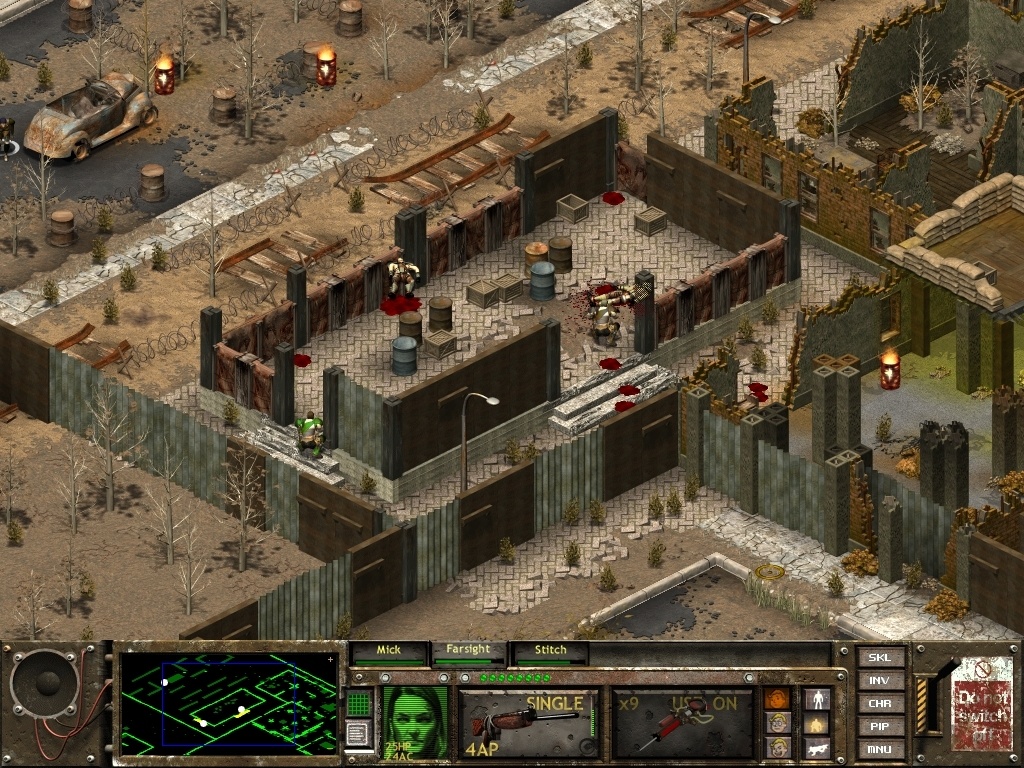Open the SKL skills panel
Image resolution: width=1024 pixels, height=768 pixels.
880,658
